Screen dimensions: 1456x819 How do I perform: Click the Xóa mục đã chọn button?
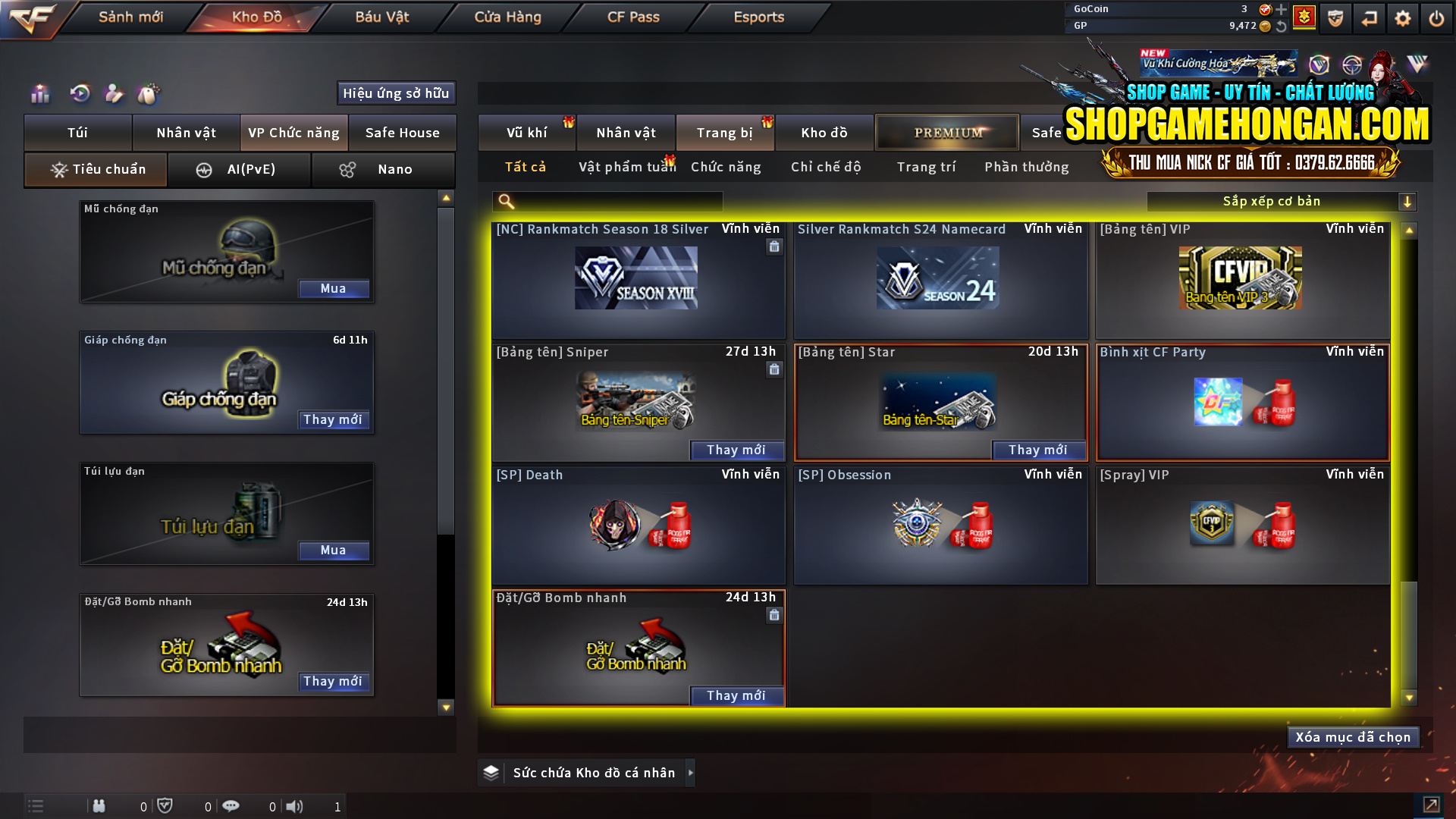(x=1353, y=736)
